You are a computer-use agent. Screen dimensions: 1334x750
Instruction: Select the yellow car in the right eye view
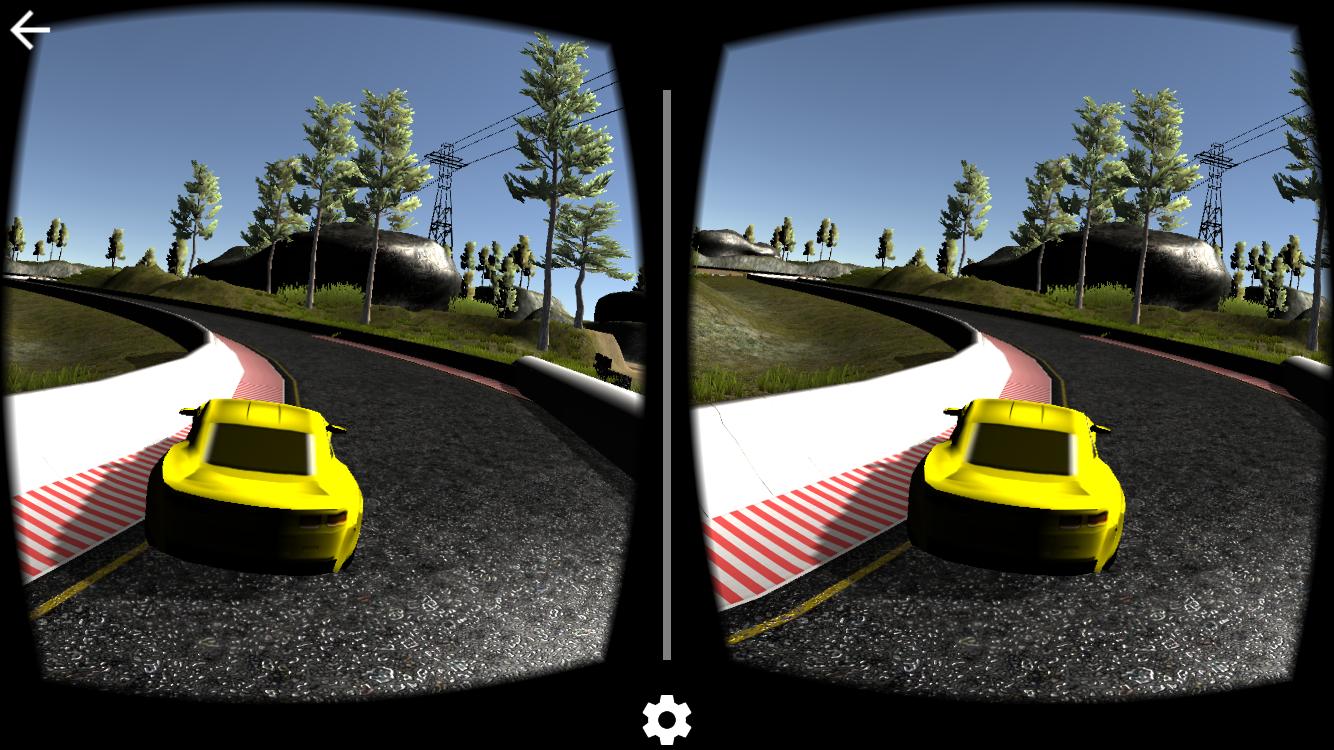[1020, 480]
